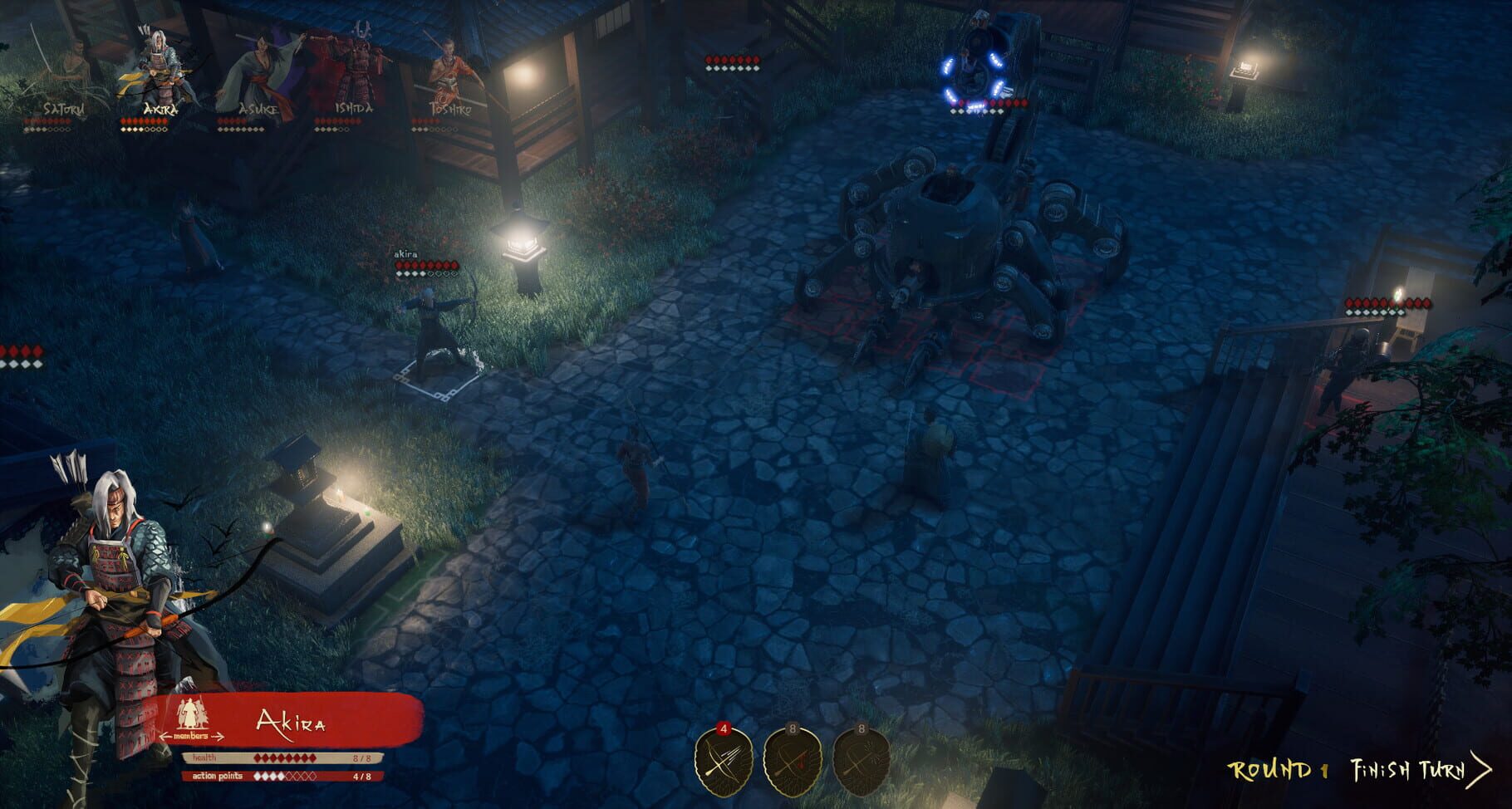This screenshot has width=1512, height=809.
Task: Click the red AP cost badge showing 4
Action: [724, 729]
